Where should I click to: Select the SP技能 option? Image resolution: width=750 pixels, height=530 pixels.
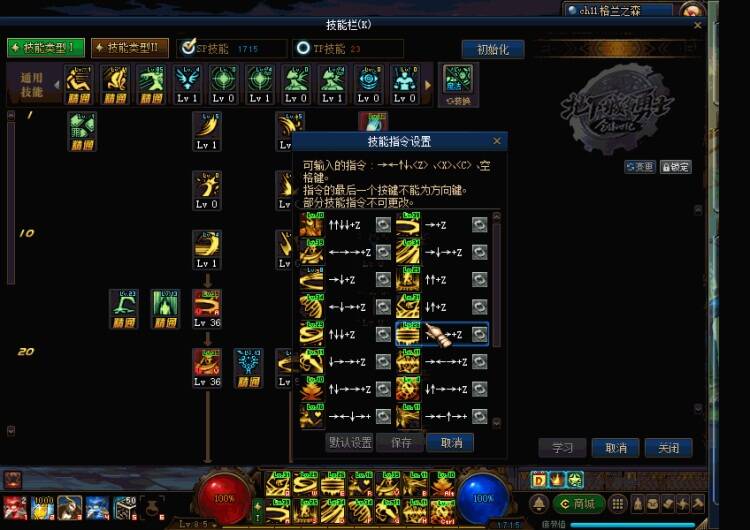pos(187,48)
